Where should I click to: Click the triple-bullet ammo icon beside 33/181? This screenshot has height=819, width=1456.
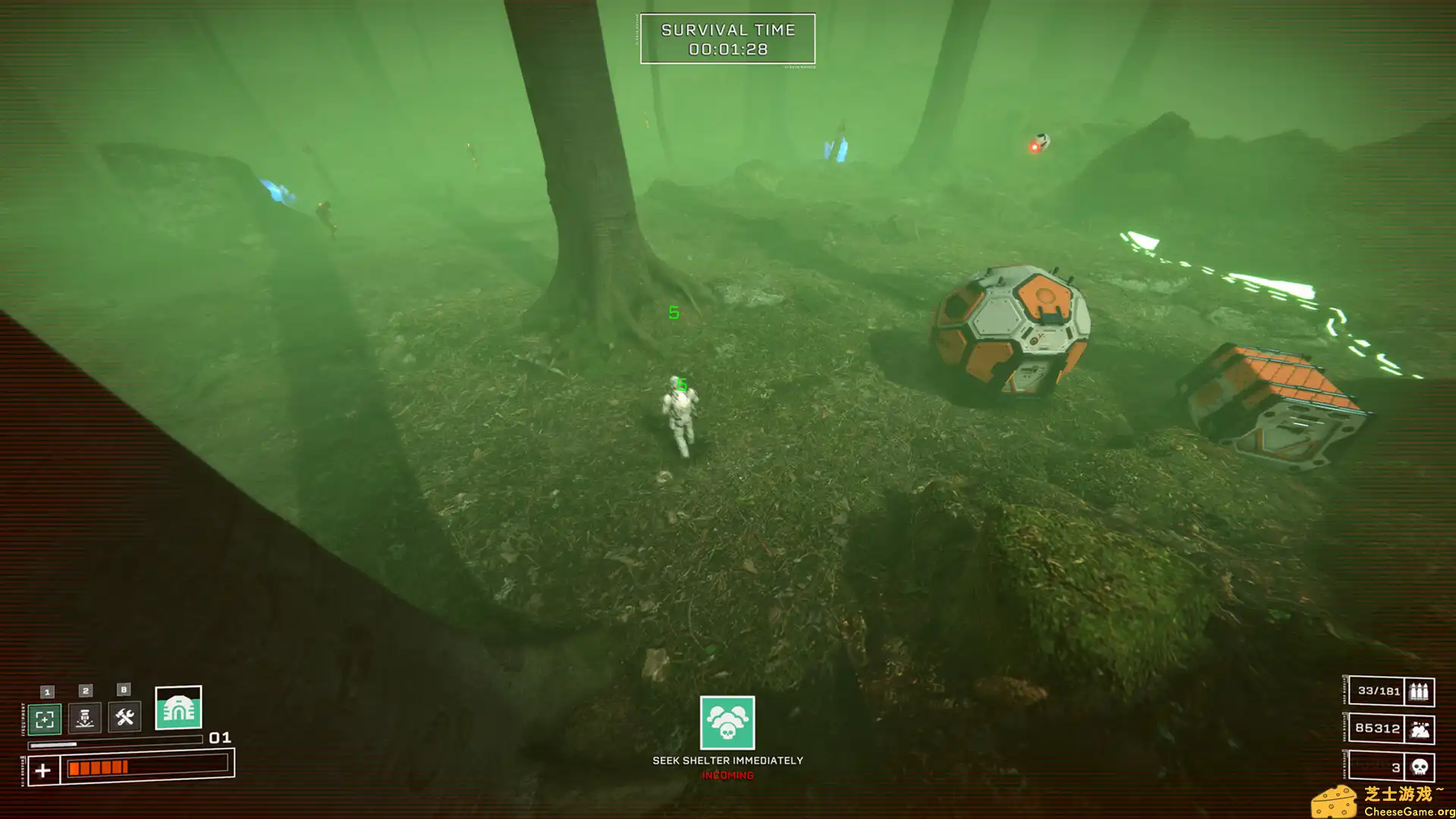pyautogui.click(x=1420, y=692)
